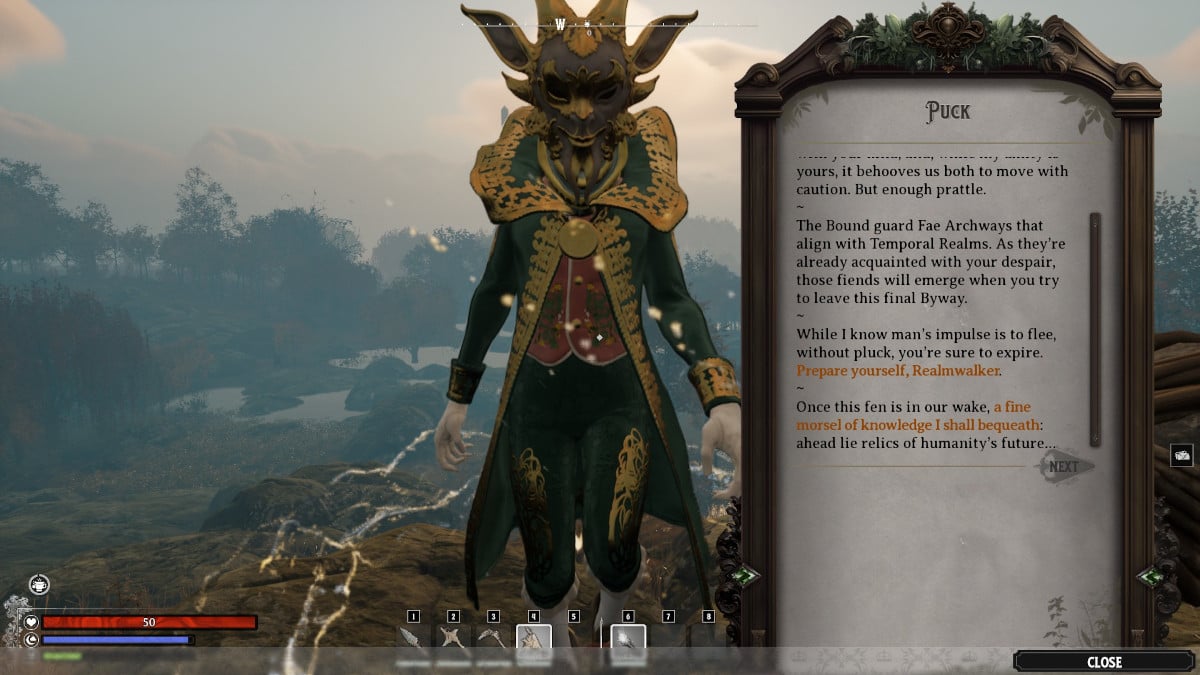Advance Puck's dialogue with the Next arrow
1200x675 pixels.
click(x=1066, y=466)
